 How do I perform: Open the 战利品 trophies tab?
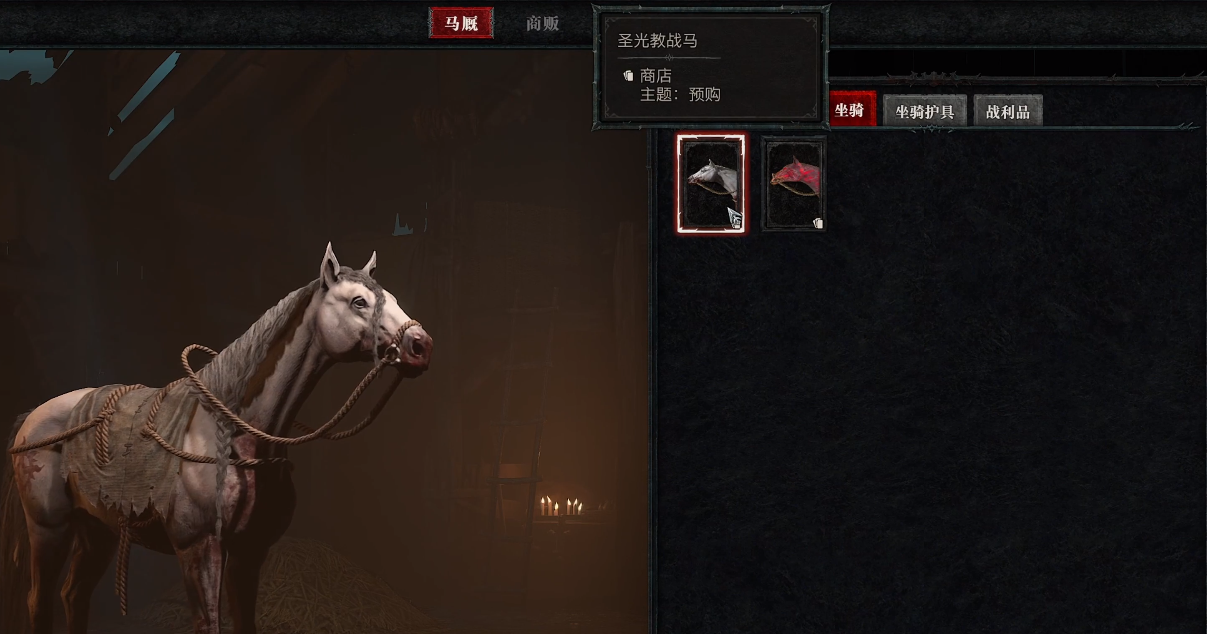point(1007,111)
